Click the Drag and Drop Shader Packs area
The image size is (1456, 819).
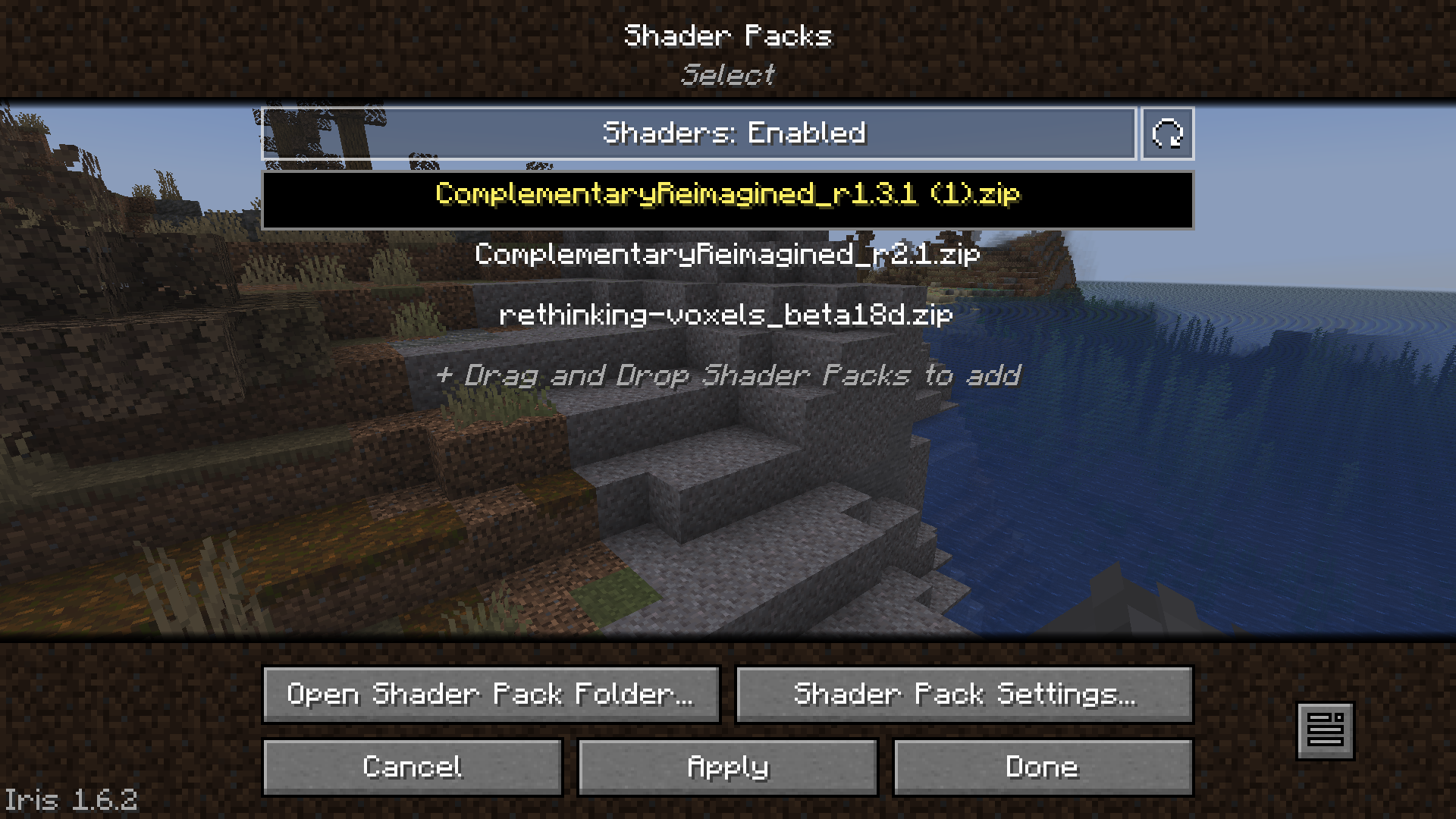[728, 375]
